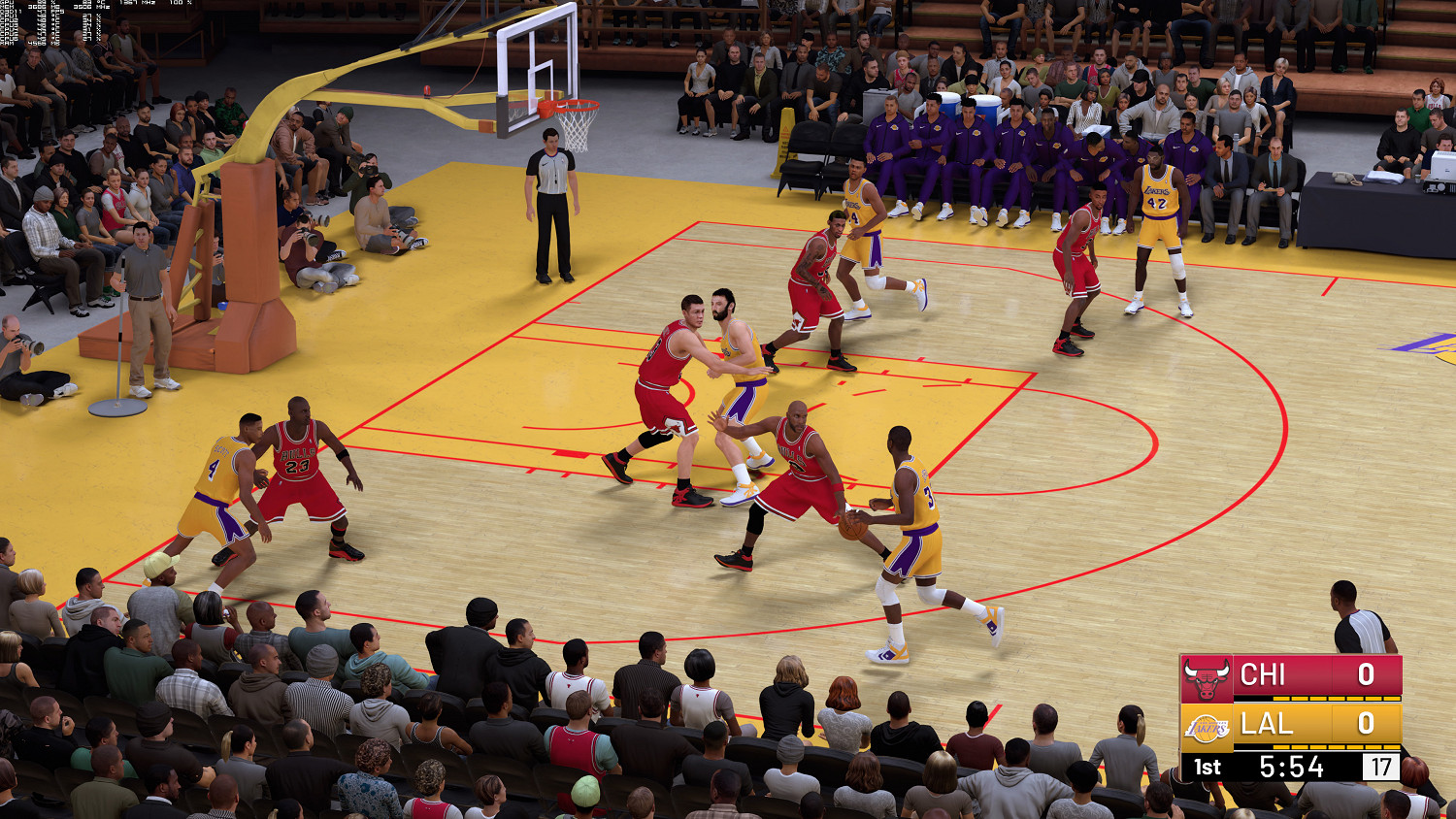Click the Bulls yellow timeout indicator bar
The image size is (1456, 819).
pos(1338,699)
